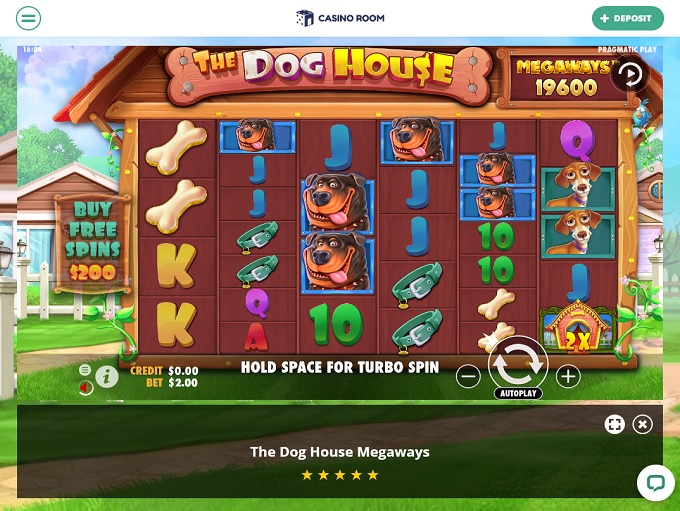680x511 pixels.
Task: Go to the Casino Room home logo
Action: pyautogui.click(x=339, y=18)
